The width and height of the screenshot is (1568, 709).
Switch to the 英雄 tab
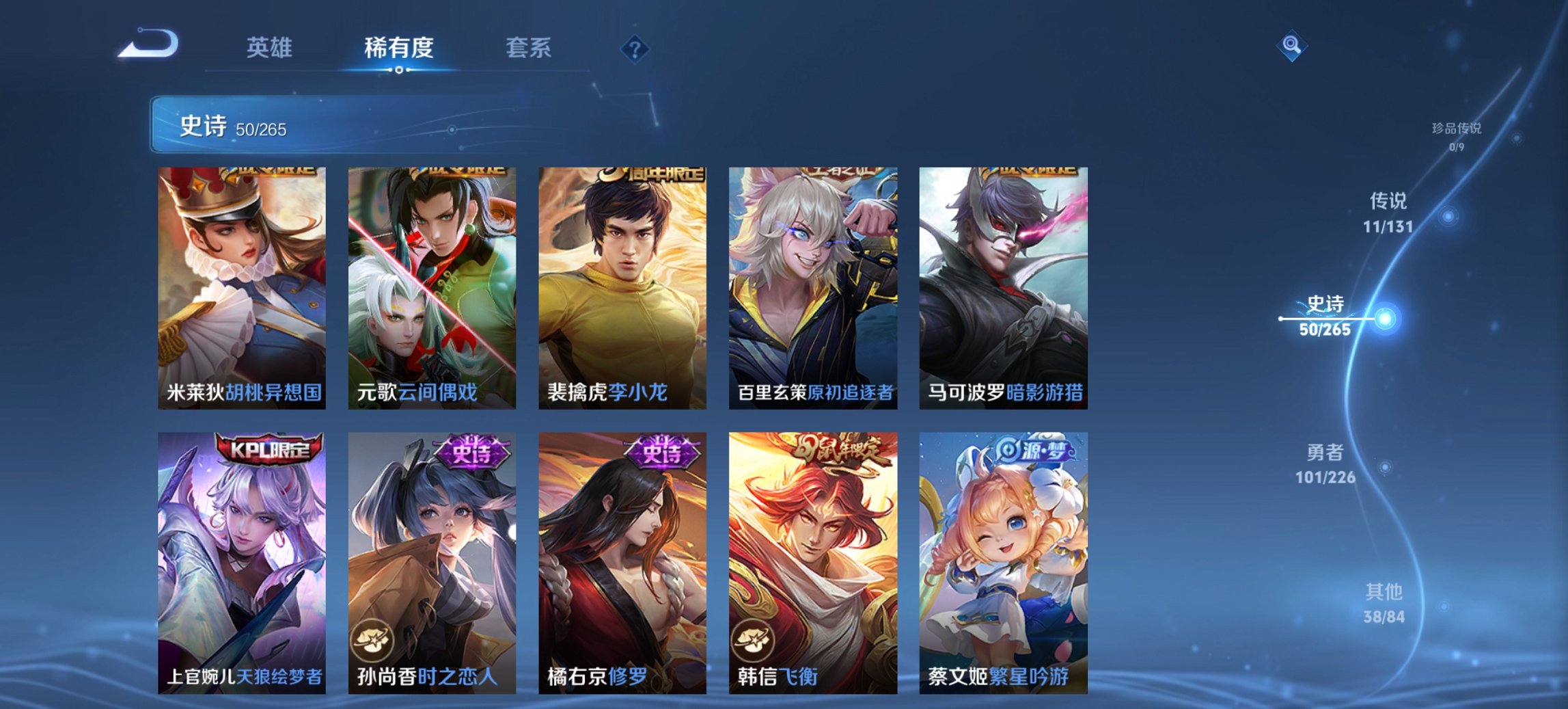pos(271,48)
